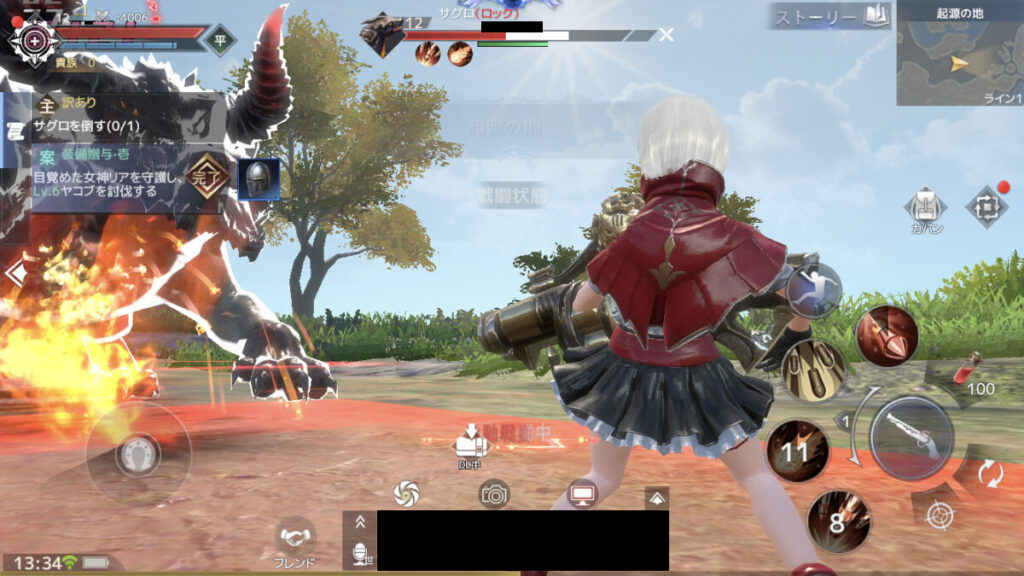The image size is (1024, 576).
Task: Tap the monitor display icon
Action: coord(581,493)
